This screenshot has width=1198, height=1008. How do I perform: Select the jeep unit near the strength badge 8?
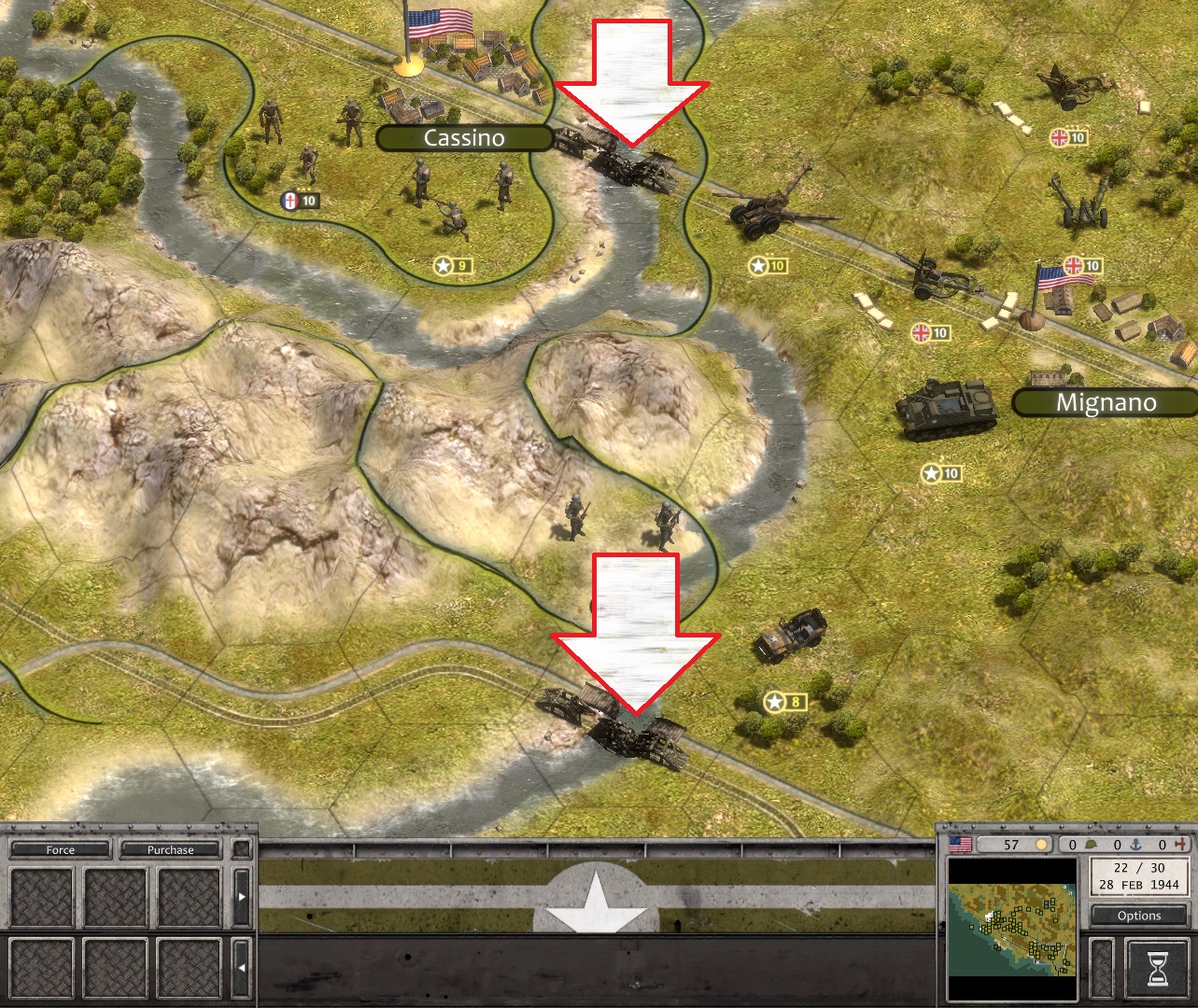pos(793,635)
